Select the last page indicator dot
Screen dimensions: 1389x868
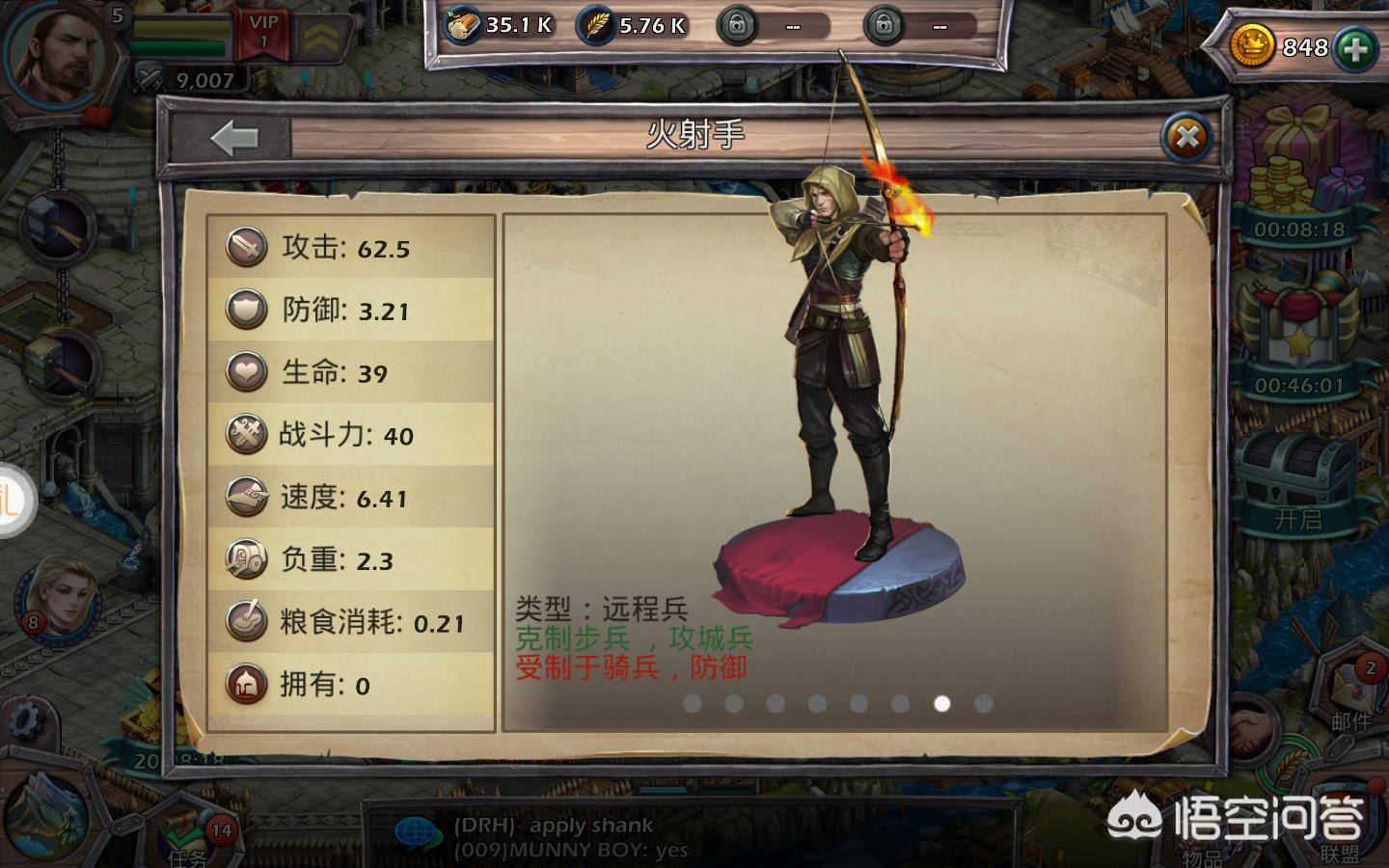coord(984,704)
